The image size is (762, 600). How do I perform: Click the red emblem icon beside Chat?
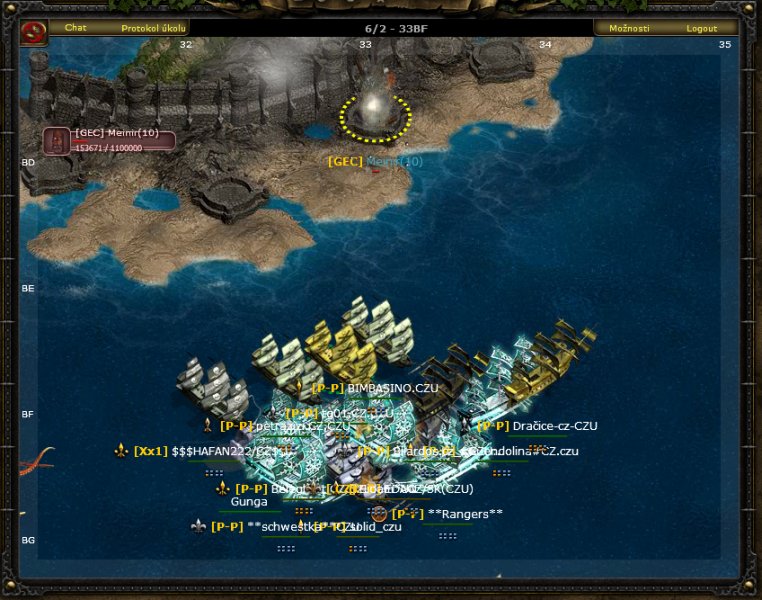(x=33, y=33)
